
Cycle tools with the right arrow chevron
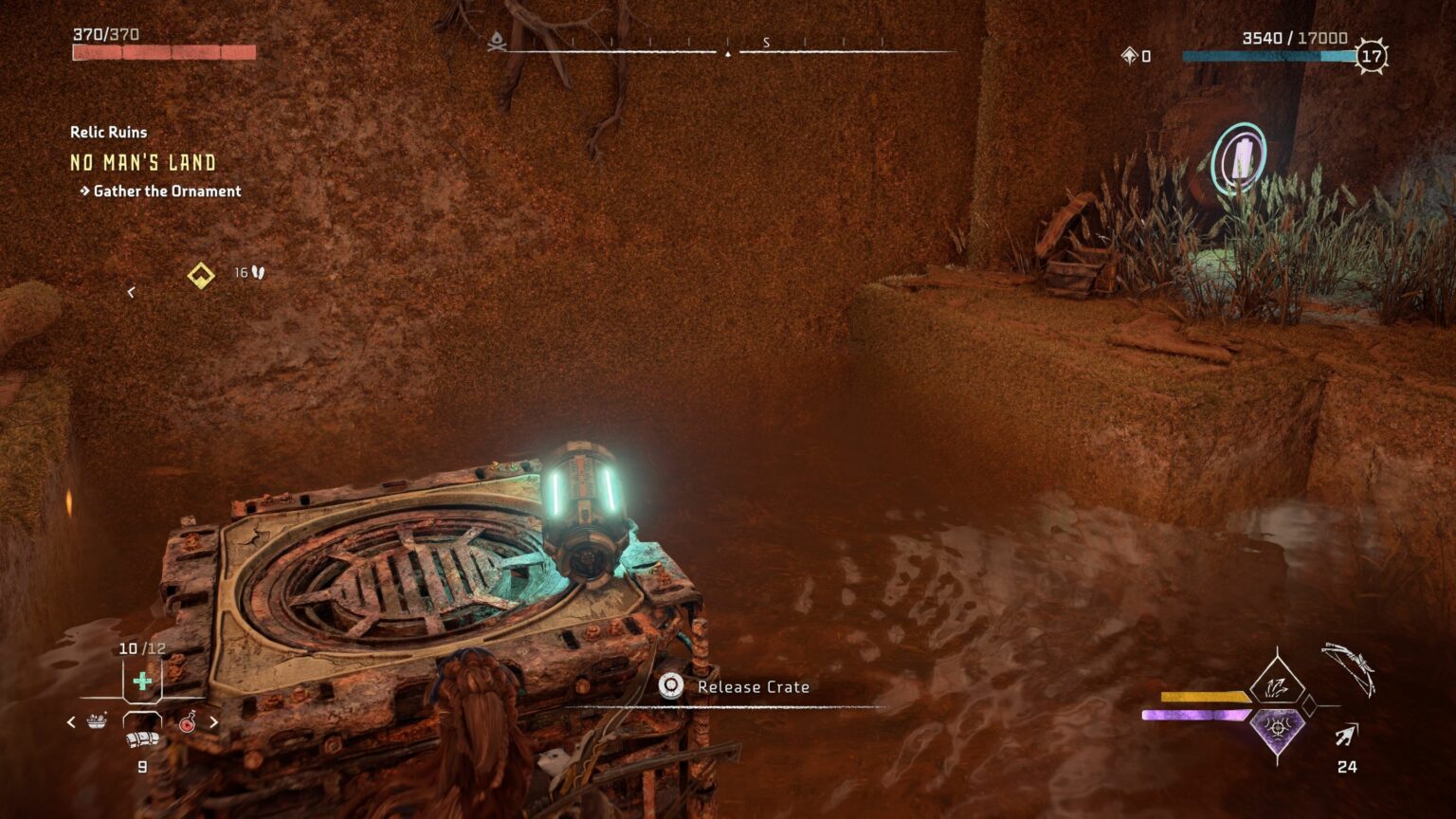(x=214, y=720)
